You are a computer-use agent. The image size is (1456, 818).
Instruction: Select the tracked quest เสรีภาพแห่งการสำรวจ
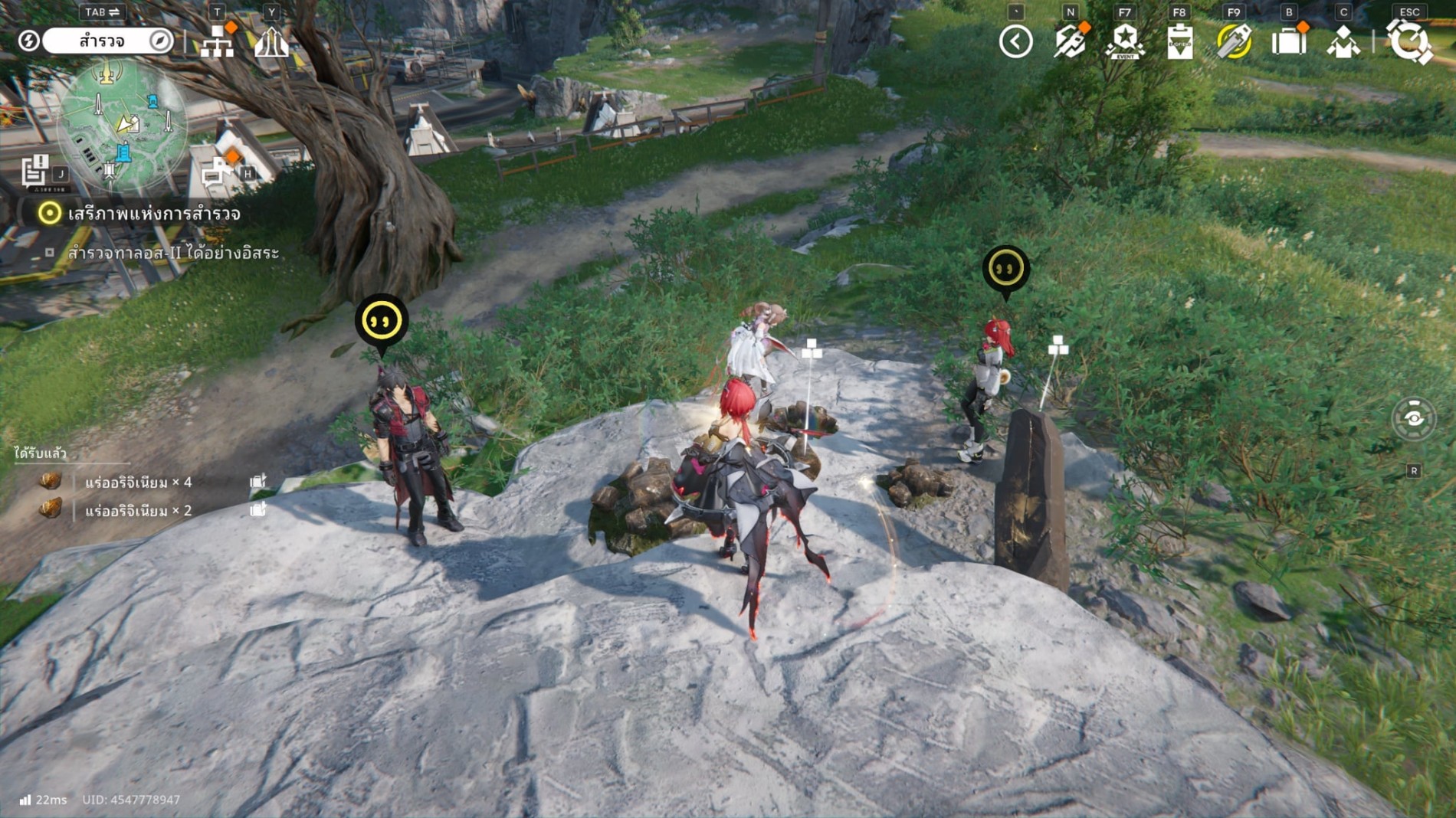tap(153, 214)
